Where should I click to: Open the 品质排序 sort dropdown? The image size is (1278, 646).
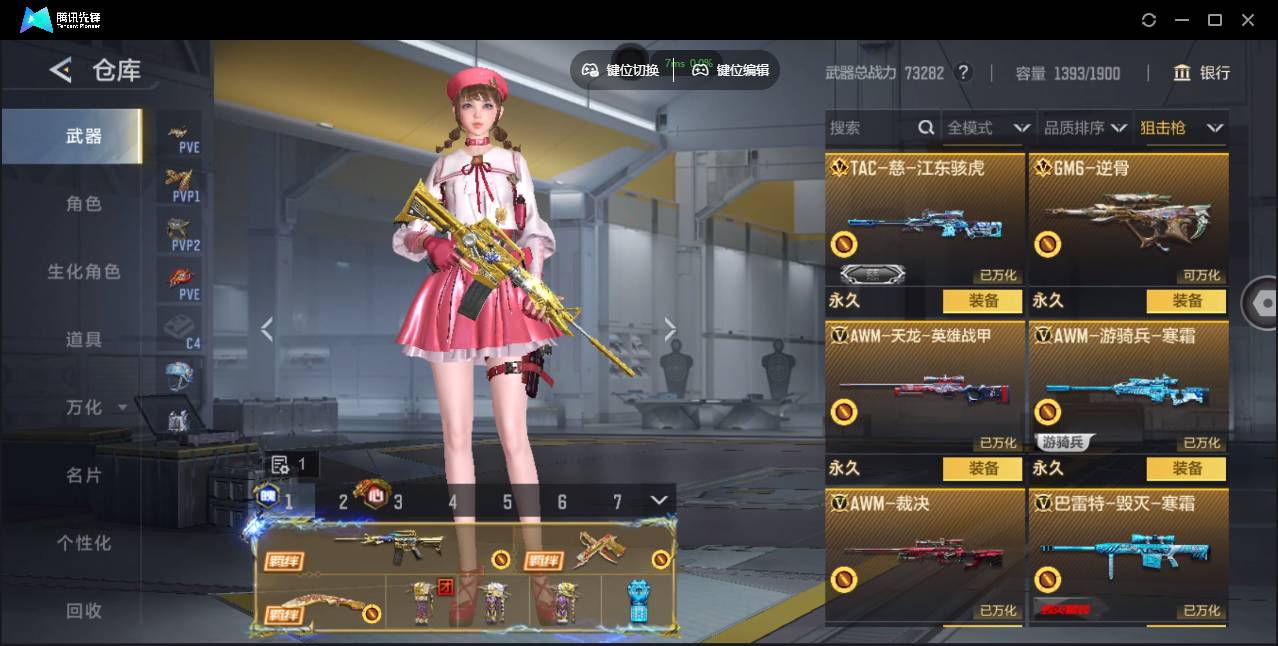tap(1084, 128)
